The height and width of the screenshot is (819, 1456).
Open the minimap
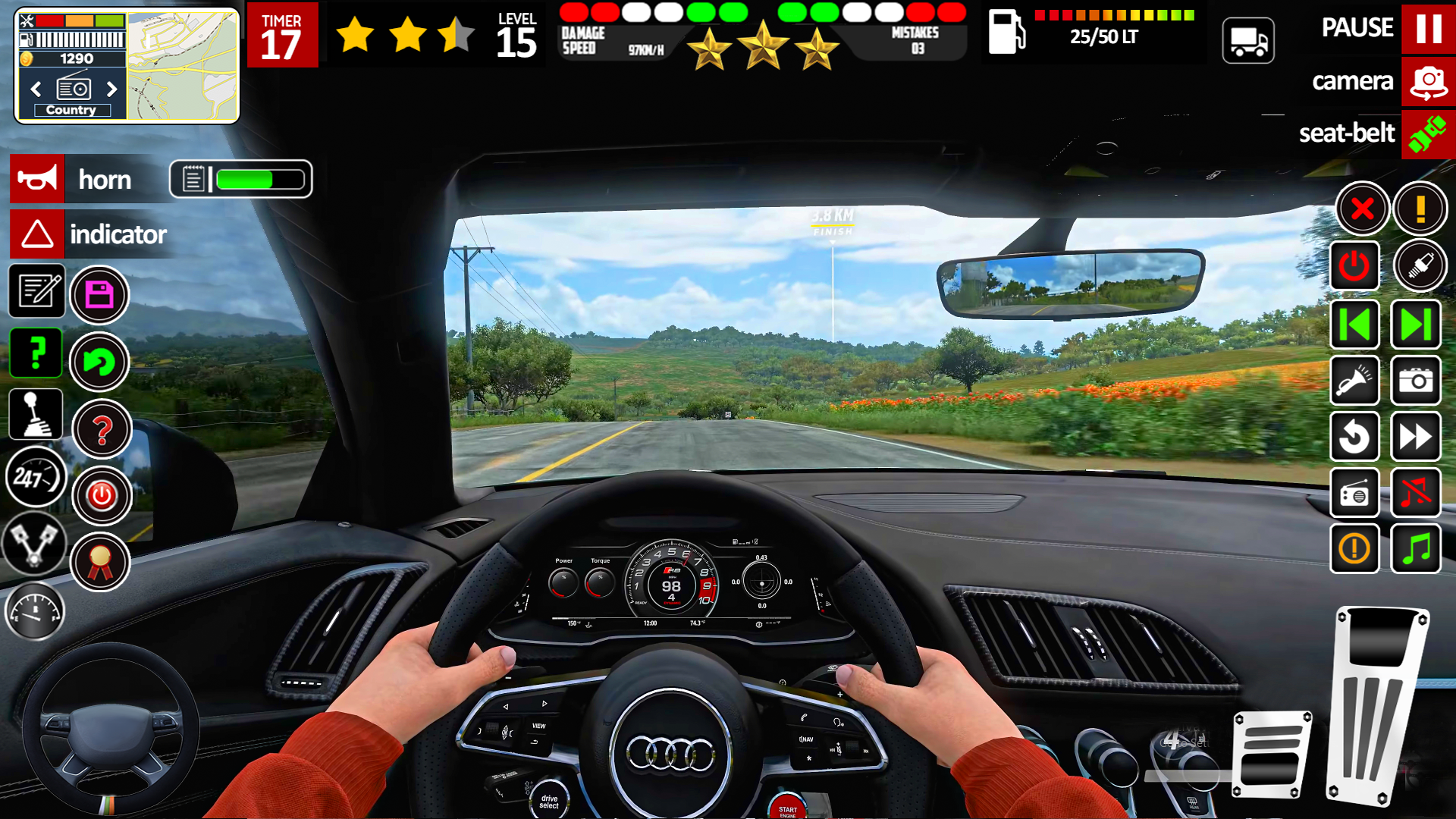pyautogui.click(x=182, y=66)
